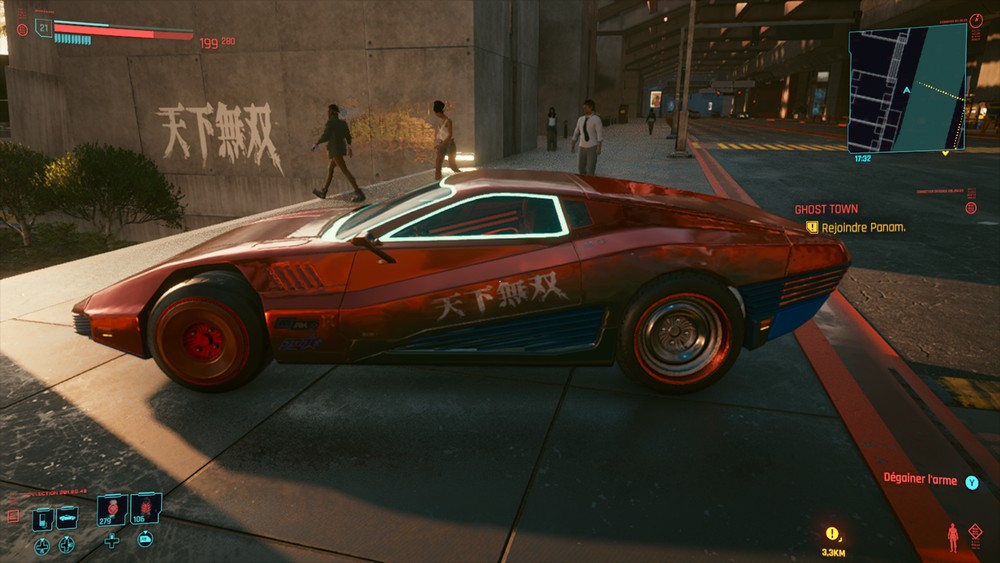Use the consumable slot showing 279
This screenshot has width=1000, height=563.
111,509
